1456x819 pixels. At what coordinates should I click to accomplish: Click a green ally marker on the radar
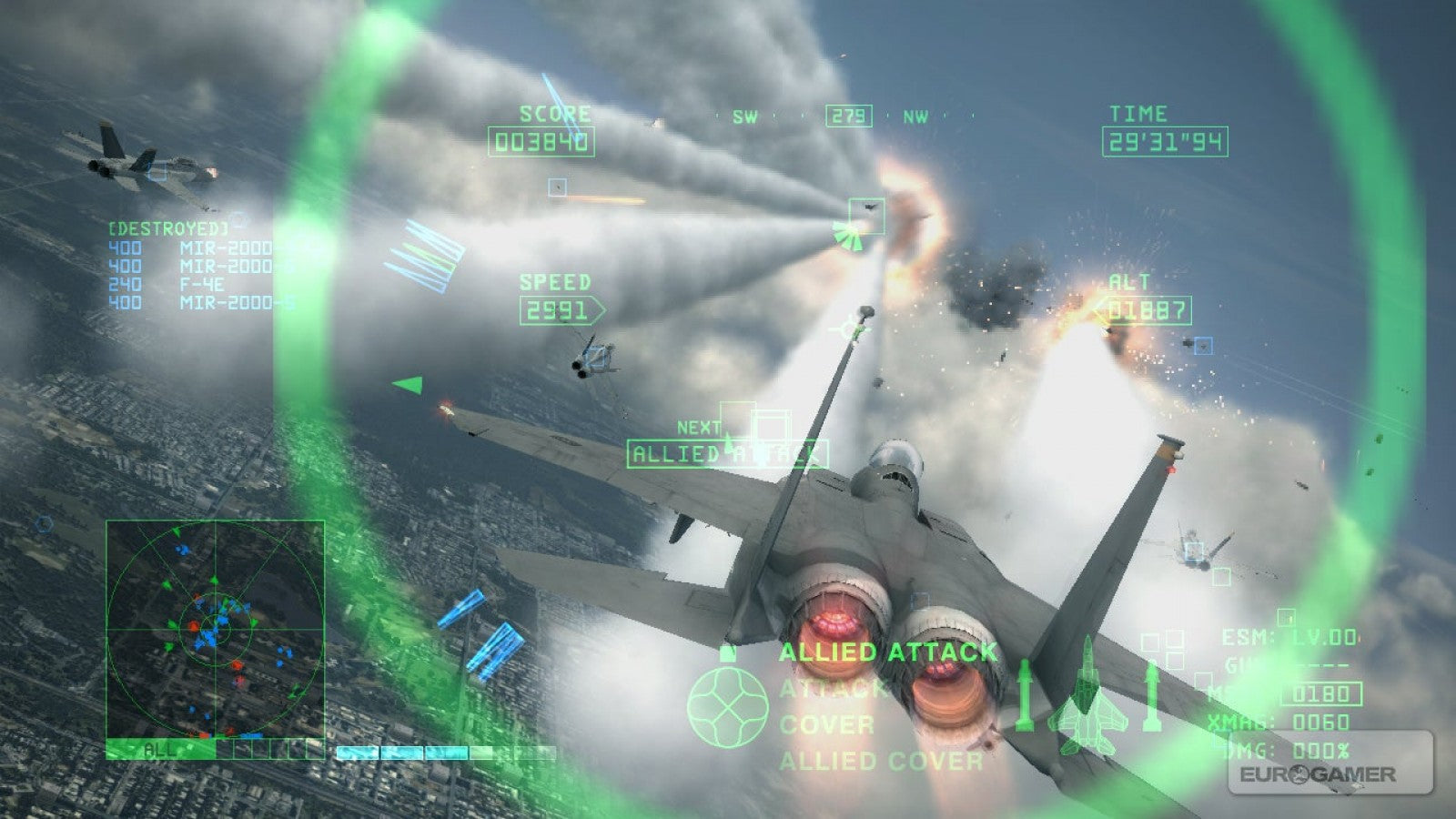pos(173,623)
